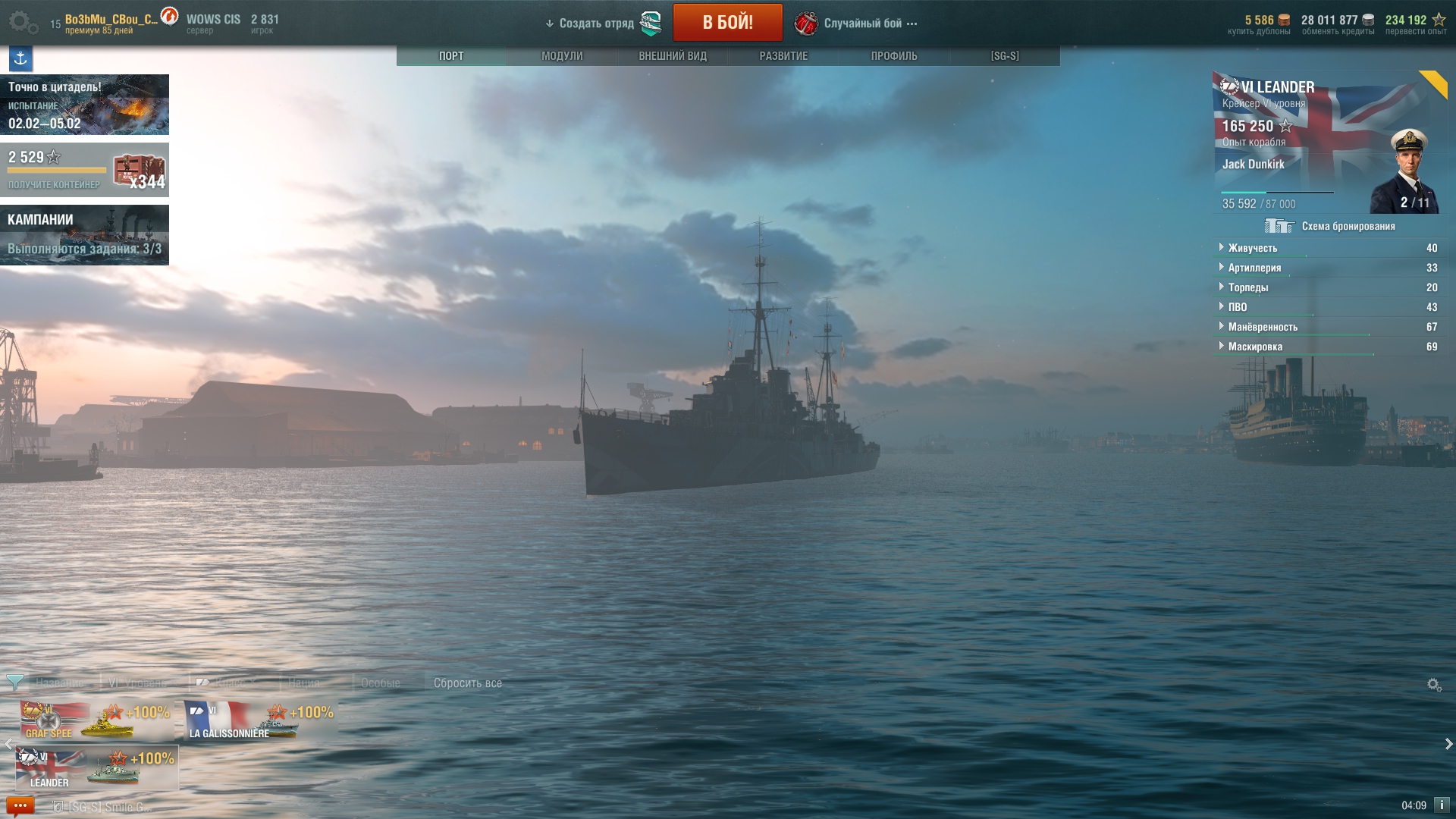Open the container progress panel
This screenshot has width=1456, height=819.
[84, 170]
